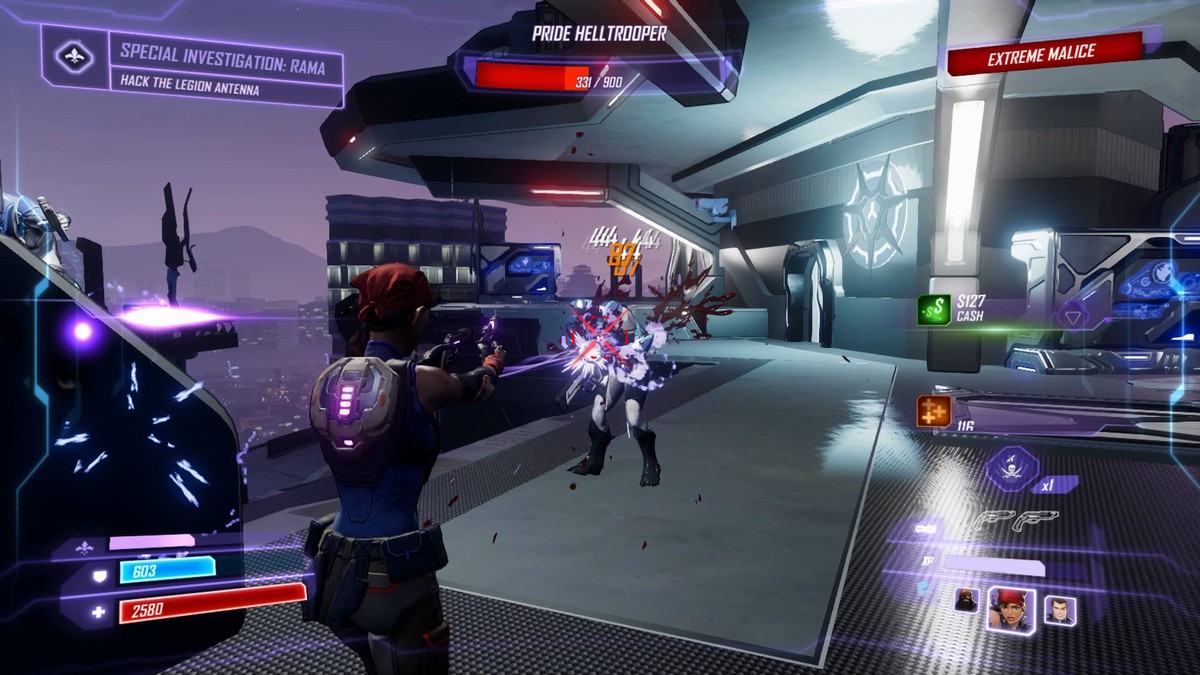Switch to the dark-haired male agent portrait

(x=1059, y=609)
